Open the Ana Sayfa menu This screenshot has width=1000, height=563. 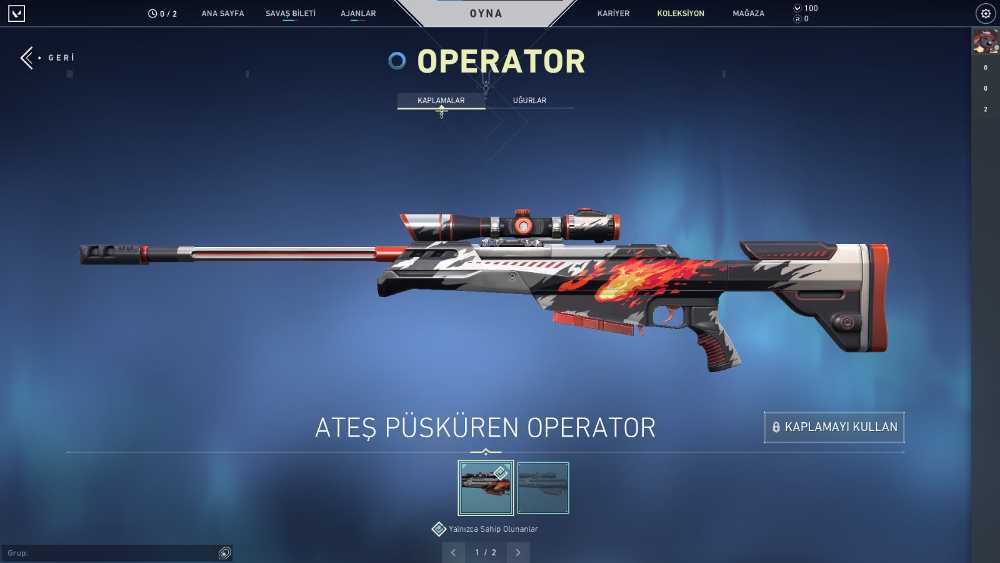[x=222, y=14]
